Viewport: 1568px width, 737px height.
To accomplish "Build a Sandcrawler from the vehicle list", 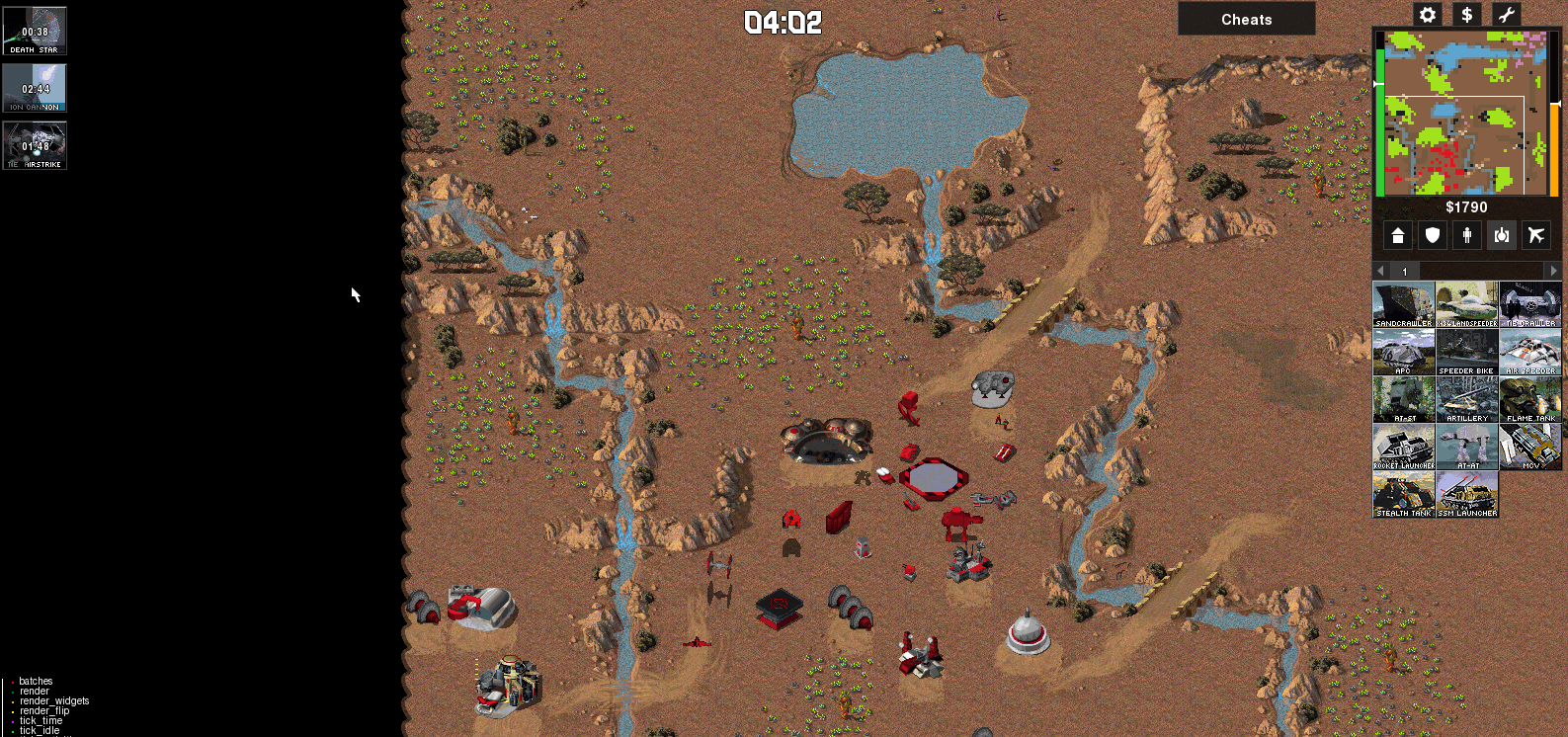I will coord(1403,304).
